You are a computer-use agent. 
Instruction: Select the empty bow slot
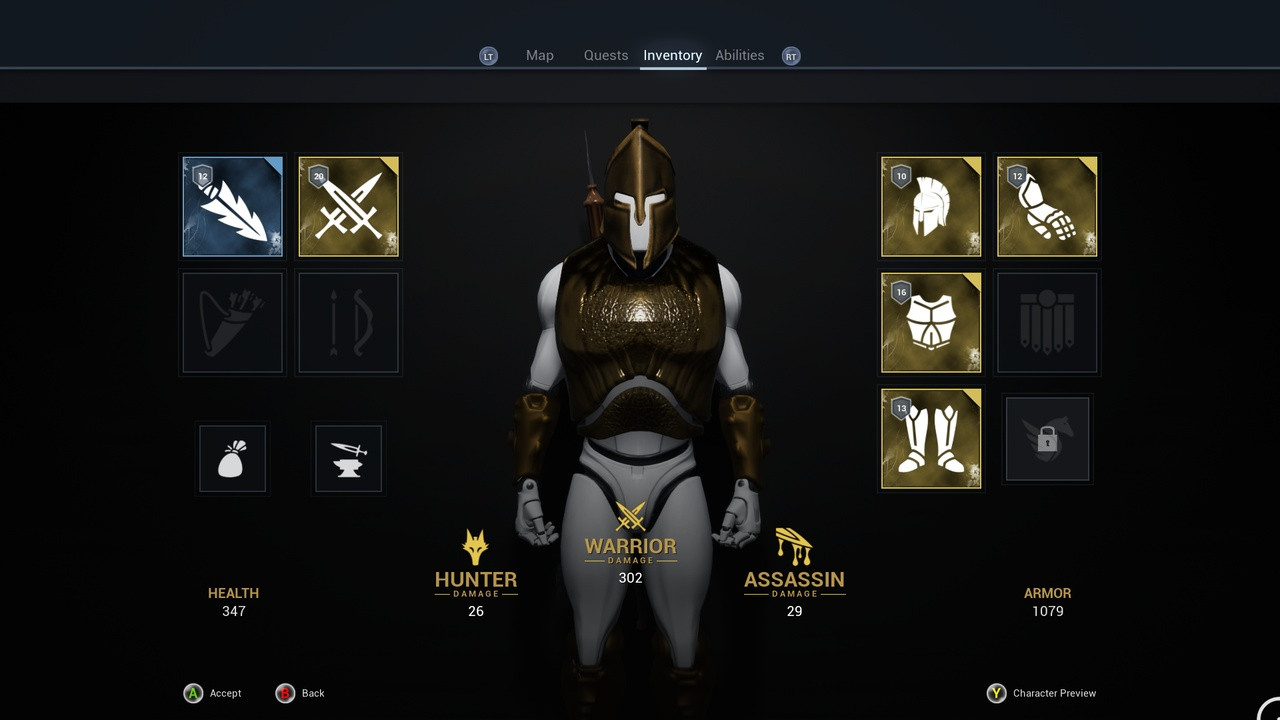[349, 322]
